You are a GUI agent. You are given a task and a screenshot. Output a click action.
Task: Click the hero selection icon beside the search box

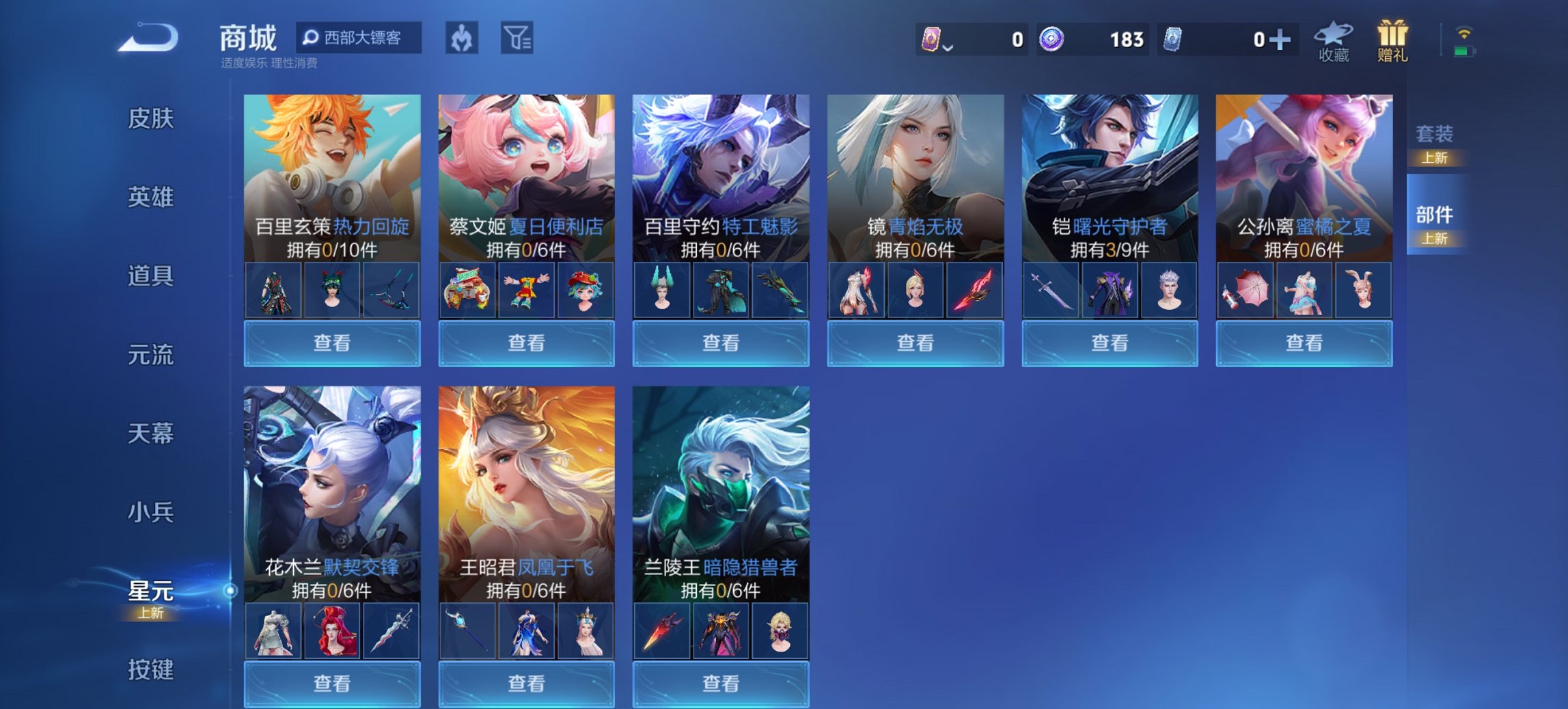coord(460,39)
